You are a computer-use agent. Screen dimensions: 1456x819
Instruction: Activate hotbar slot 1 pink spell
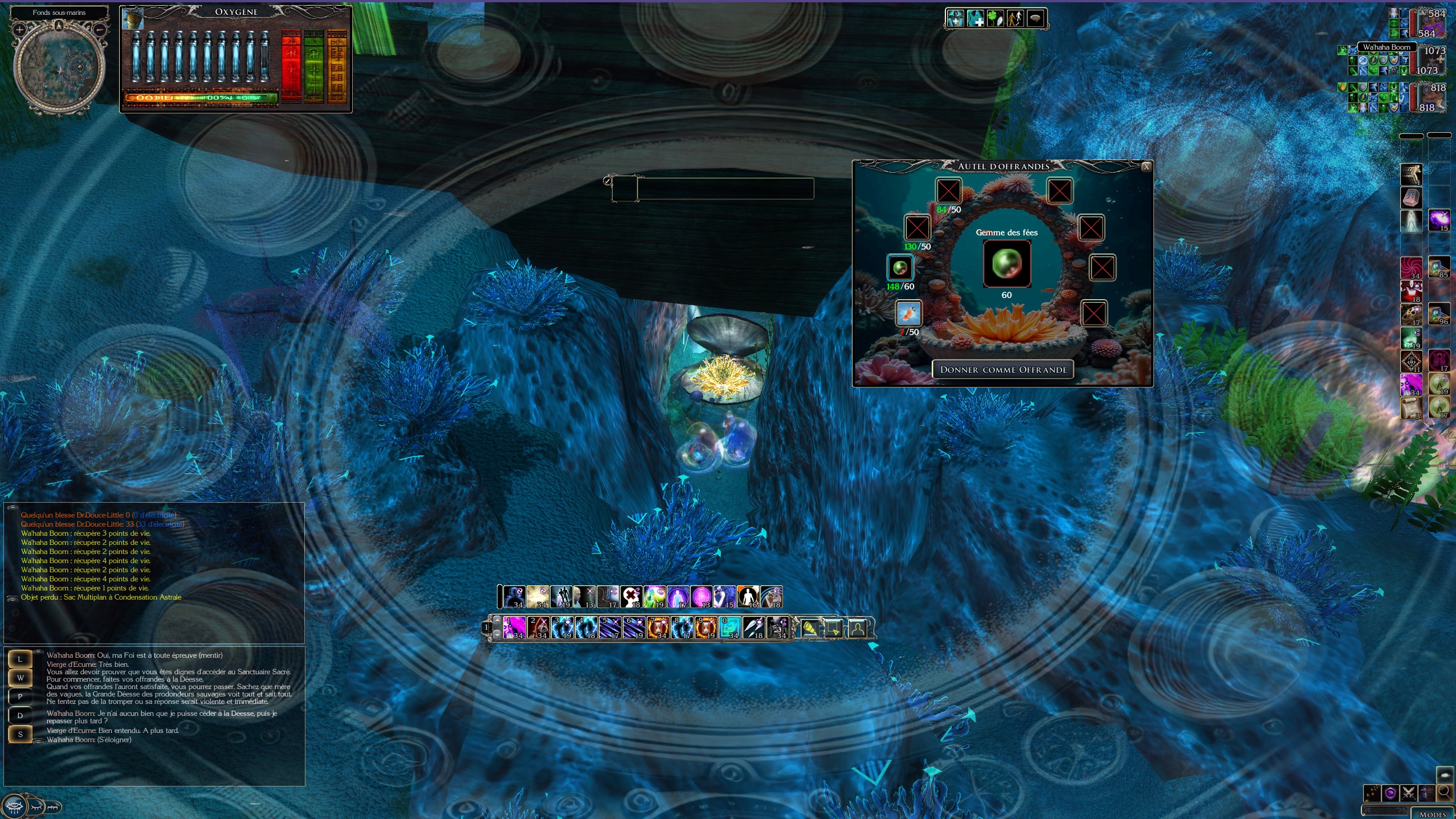(515, 628)
